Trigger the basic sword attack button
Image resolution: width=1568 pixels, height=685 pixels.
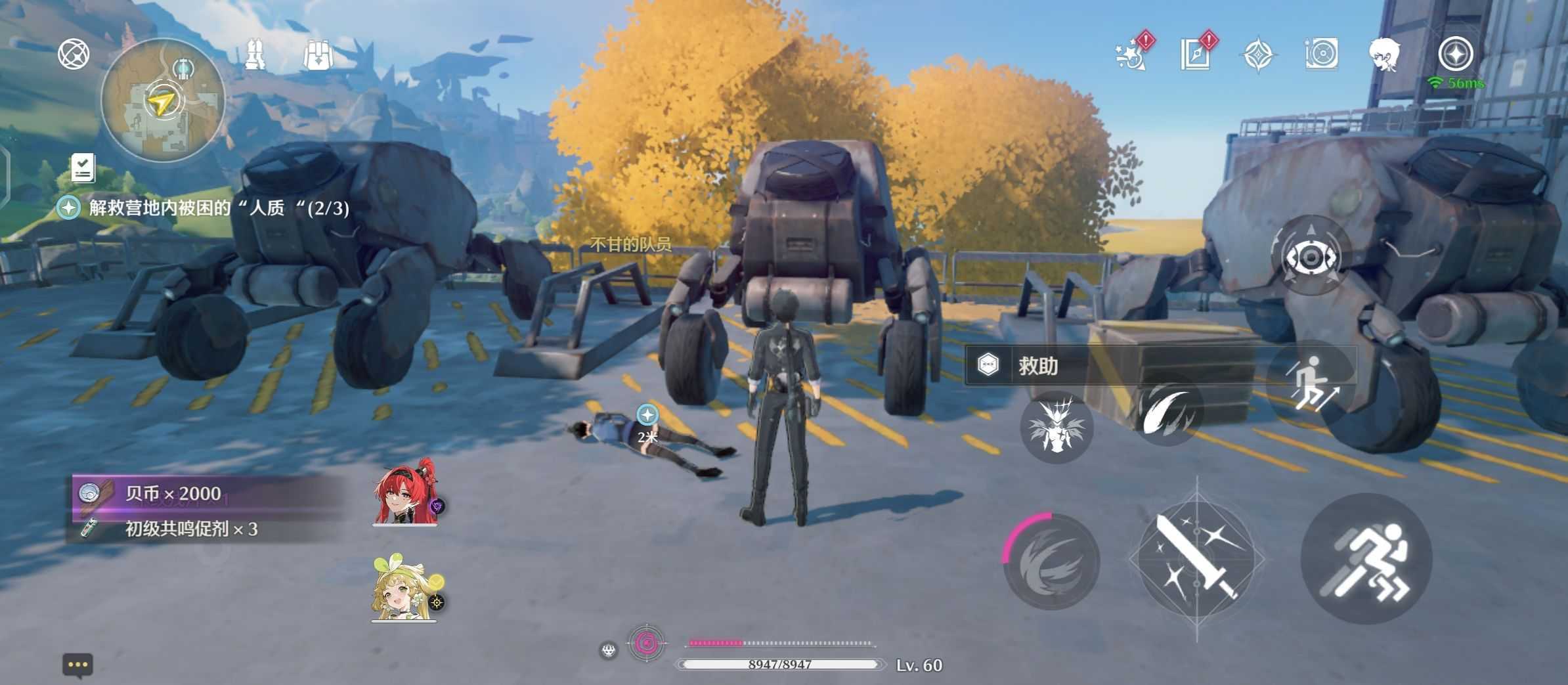click(1196, 558)
